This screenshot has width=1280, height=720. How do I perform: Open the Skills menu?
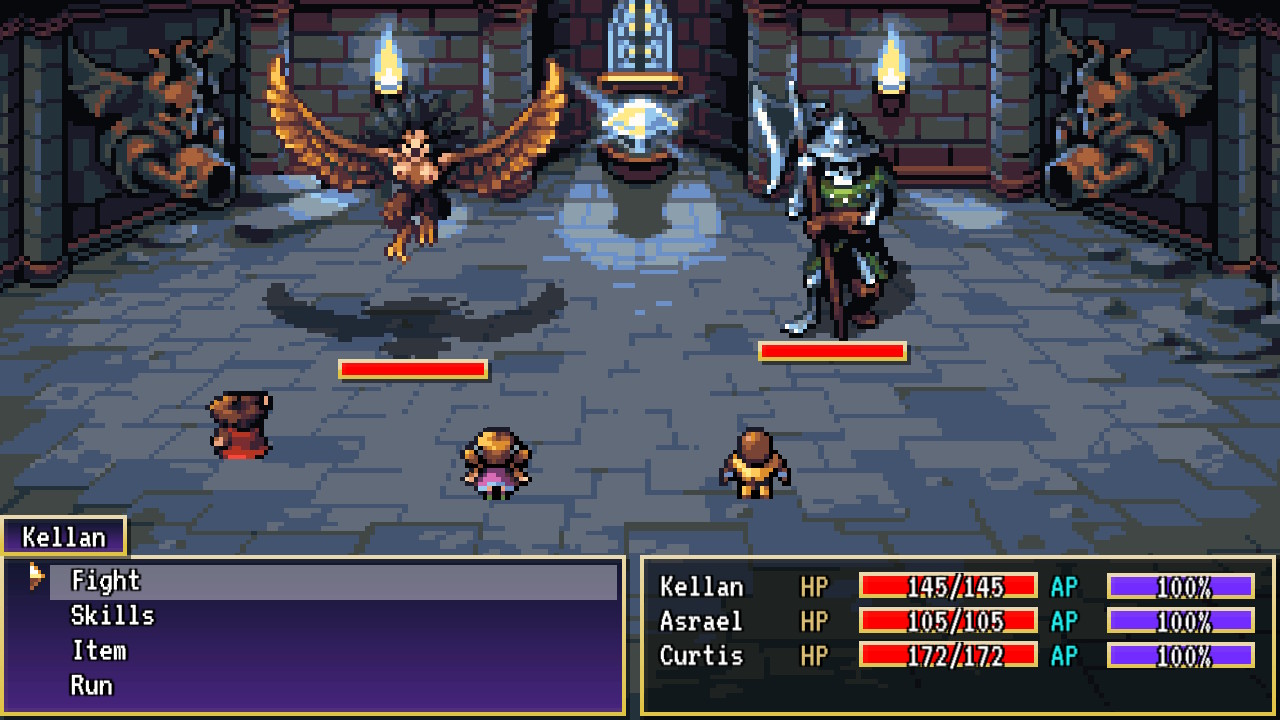(x=113, y=616)
